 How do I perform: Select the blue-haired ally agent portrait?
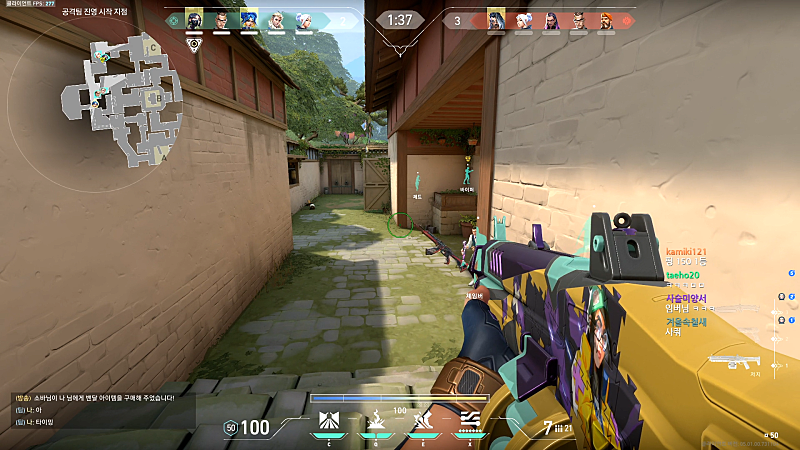(x=249, y=20)
